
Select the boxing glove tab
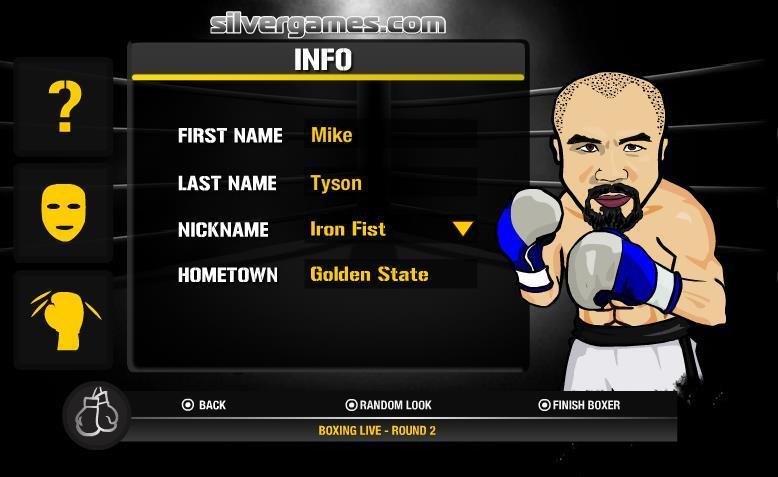[64, 320]
